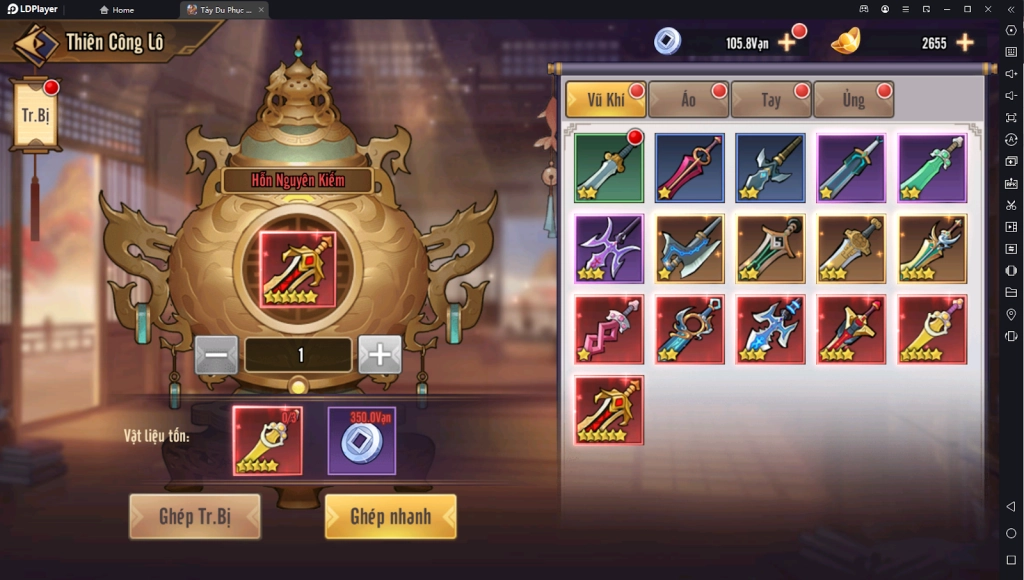Switch to the Vũ Khí tab
The width and height of the screenshot is (1024, 580).
click(x=606, y=100)
